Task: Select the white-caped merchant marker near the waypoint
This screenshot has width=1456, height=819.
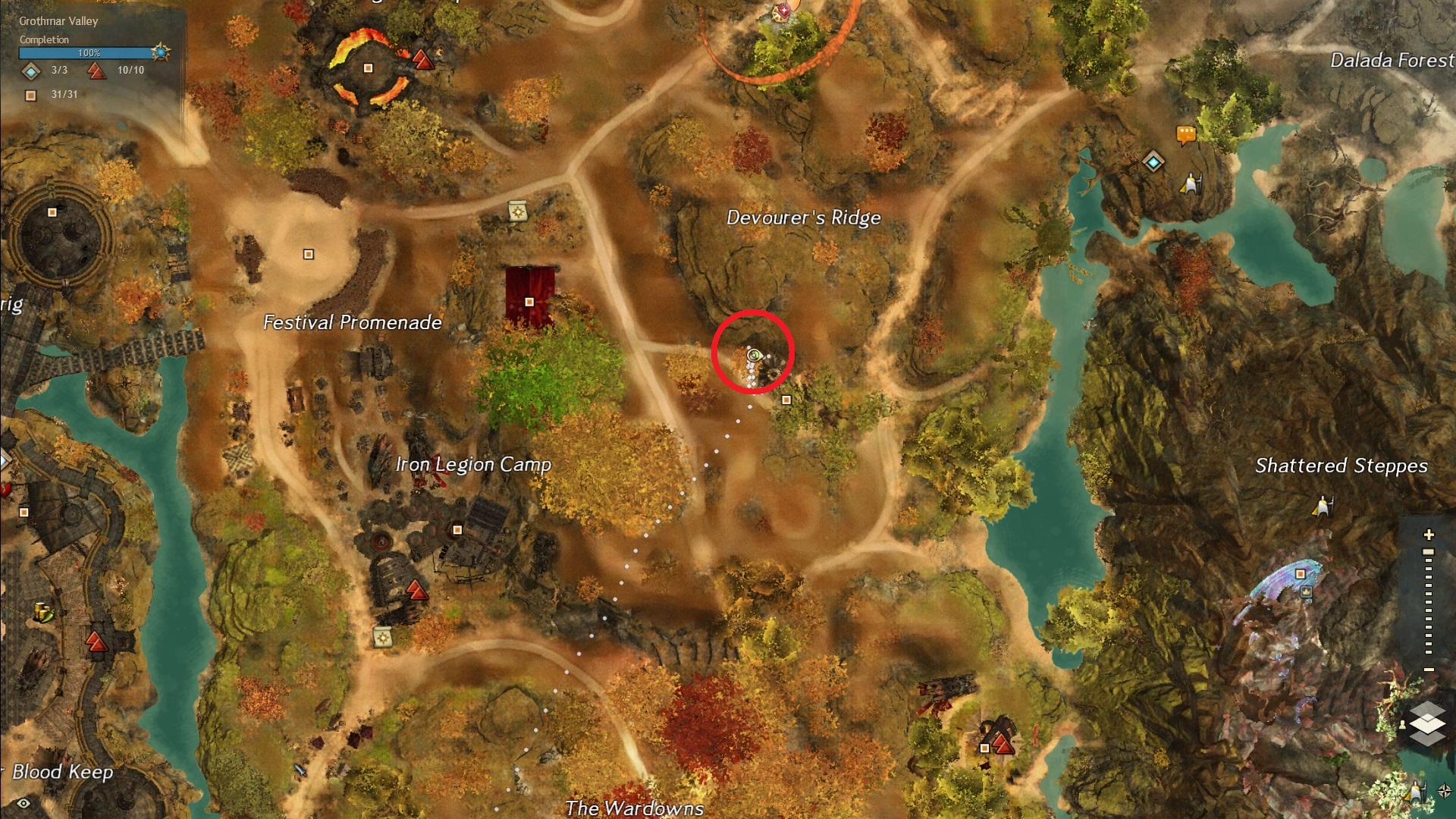Action: [1189, 184]
